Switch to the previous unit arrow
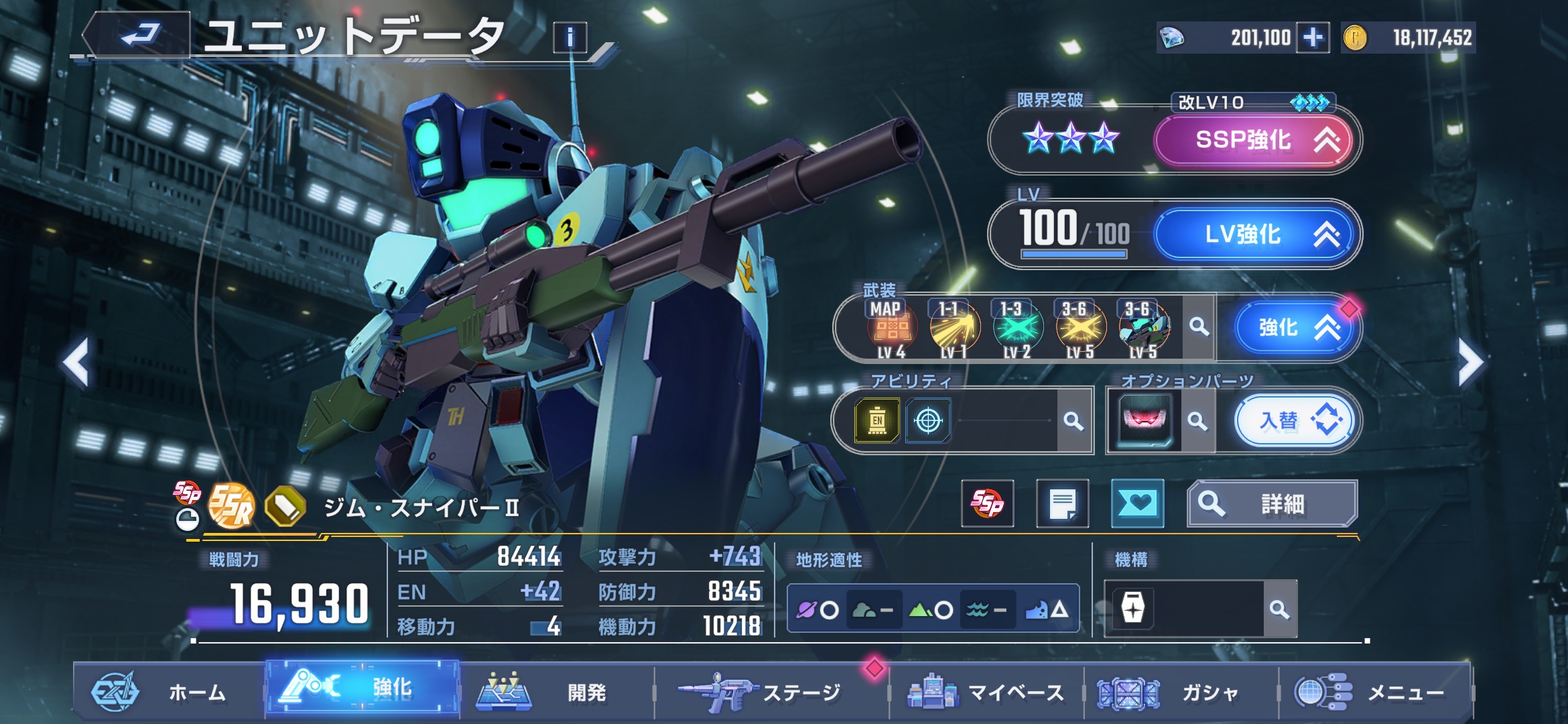The image size is (1568, 724). (76, 363)
